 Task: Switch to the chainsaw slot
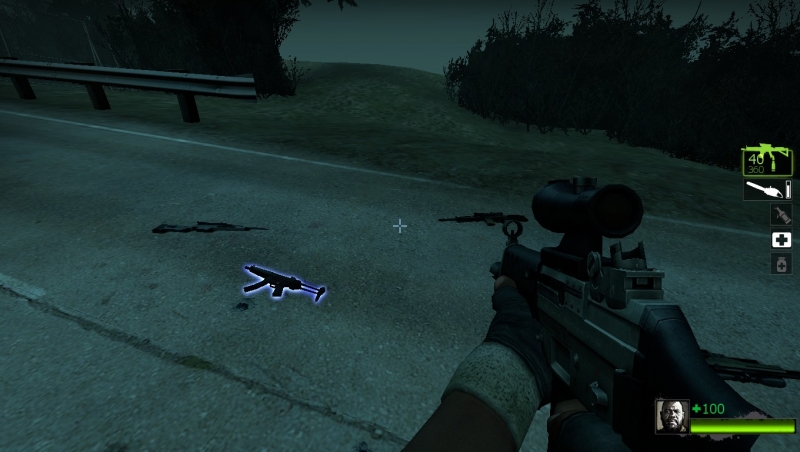coord(767,189)
